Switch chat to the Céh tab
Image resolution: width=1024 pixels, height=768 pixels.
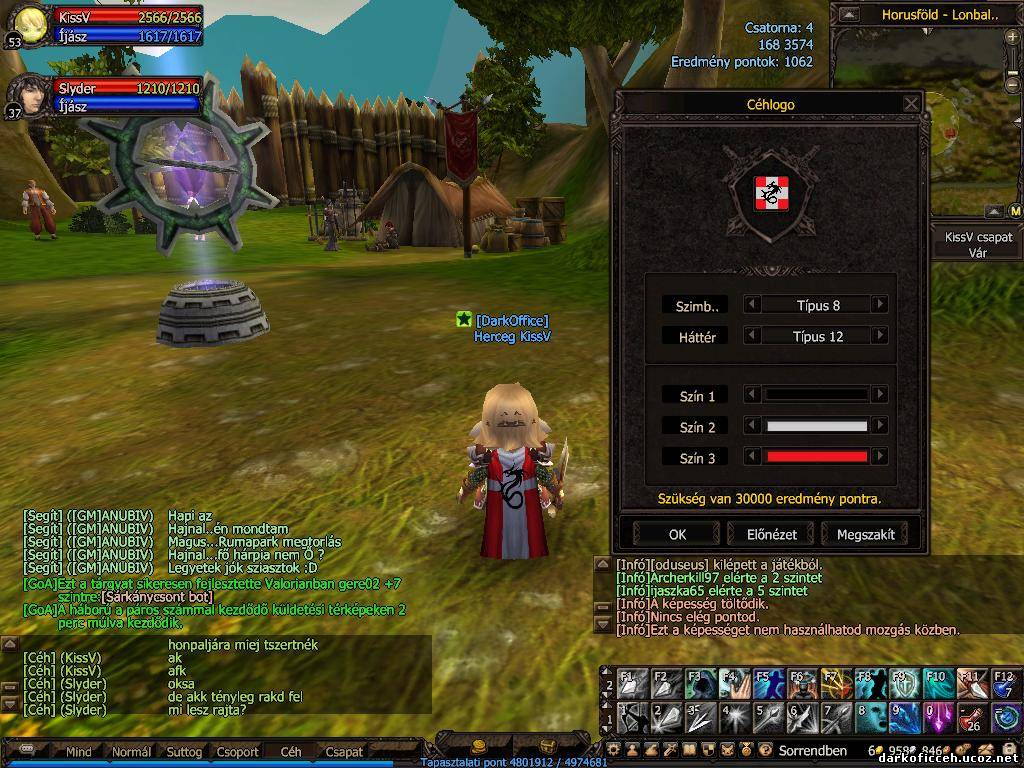[290, 752]
